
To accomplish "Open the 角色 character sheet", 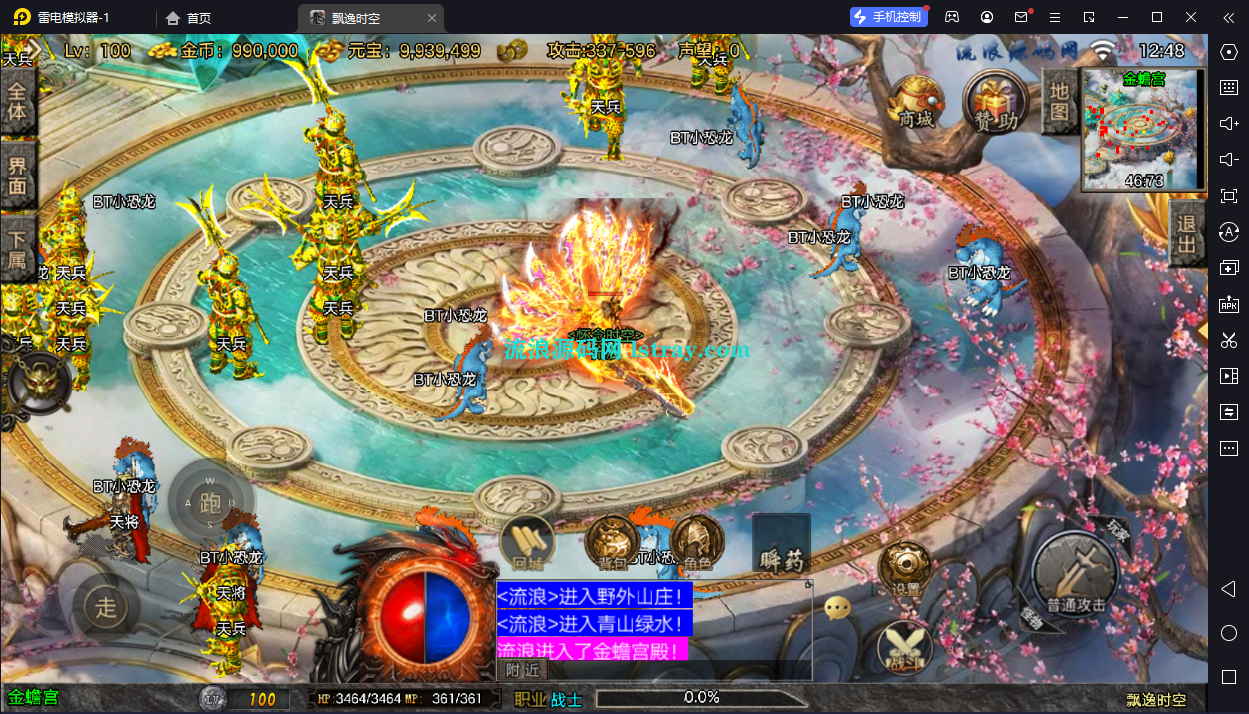I will 697,545.
